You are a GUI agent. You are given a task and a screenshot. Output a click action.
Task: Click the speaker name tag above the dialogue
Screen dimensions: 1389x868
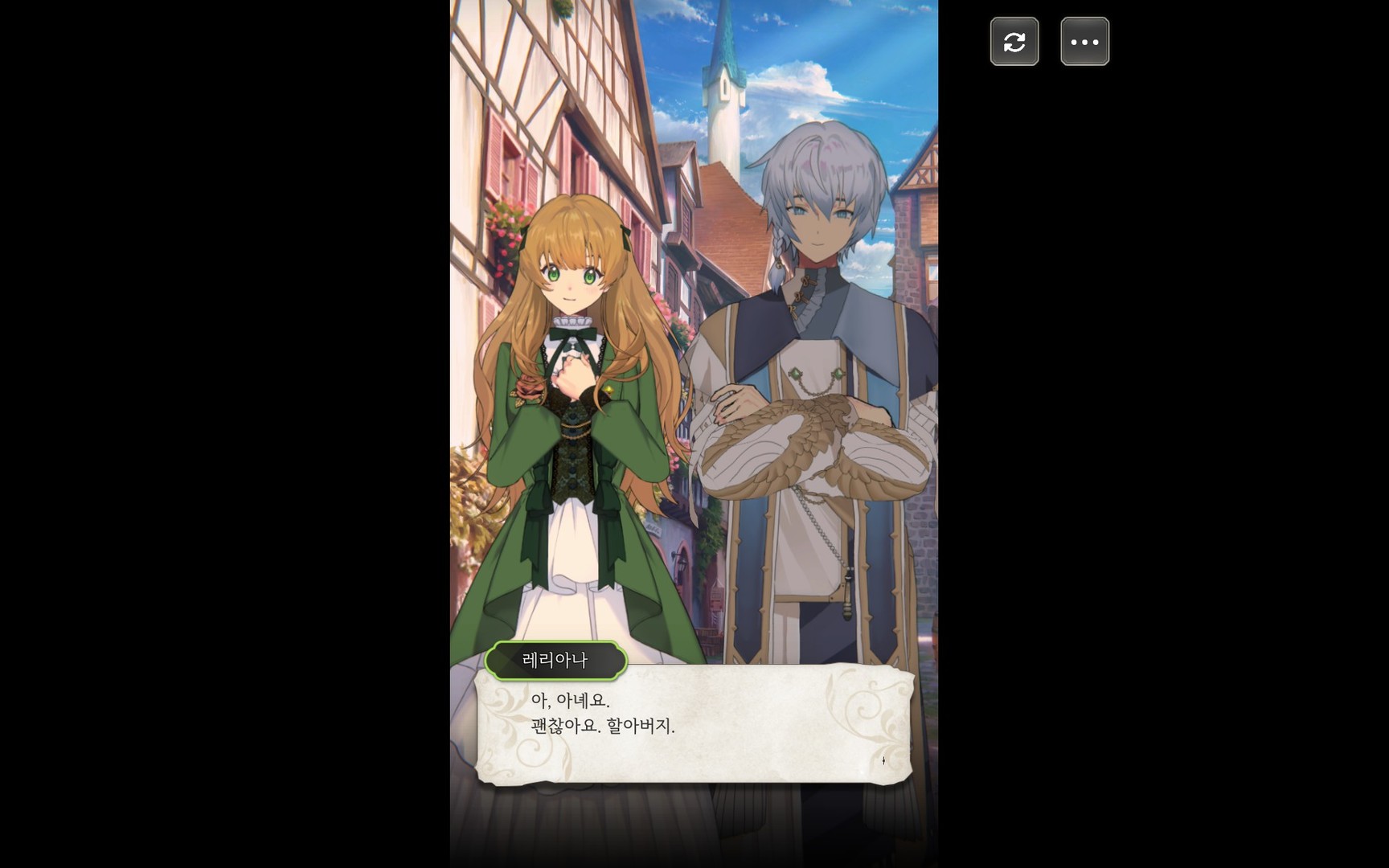click(x=556, y=661)
